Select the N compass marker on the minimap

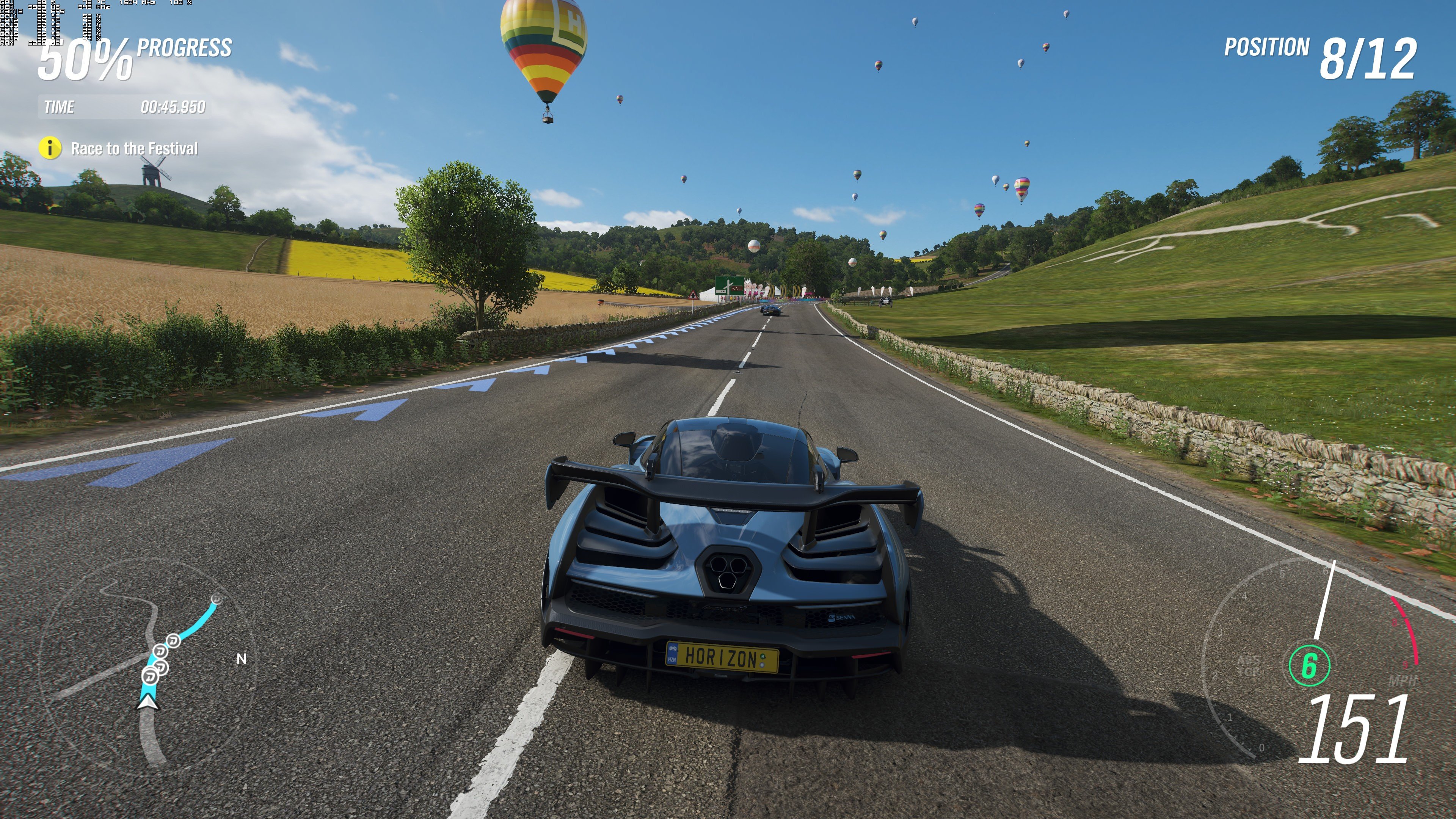coord(242,659)
